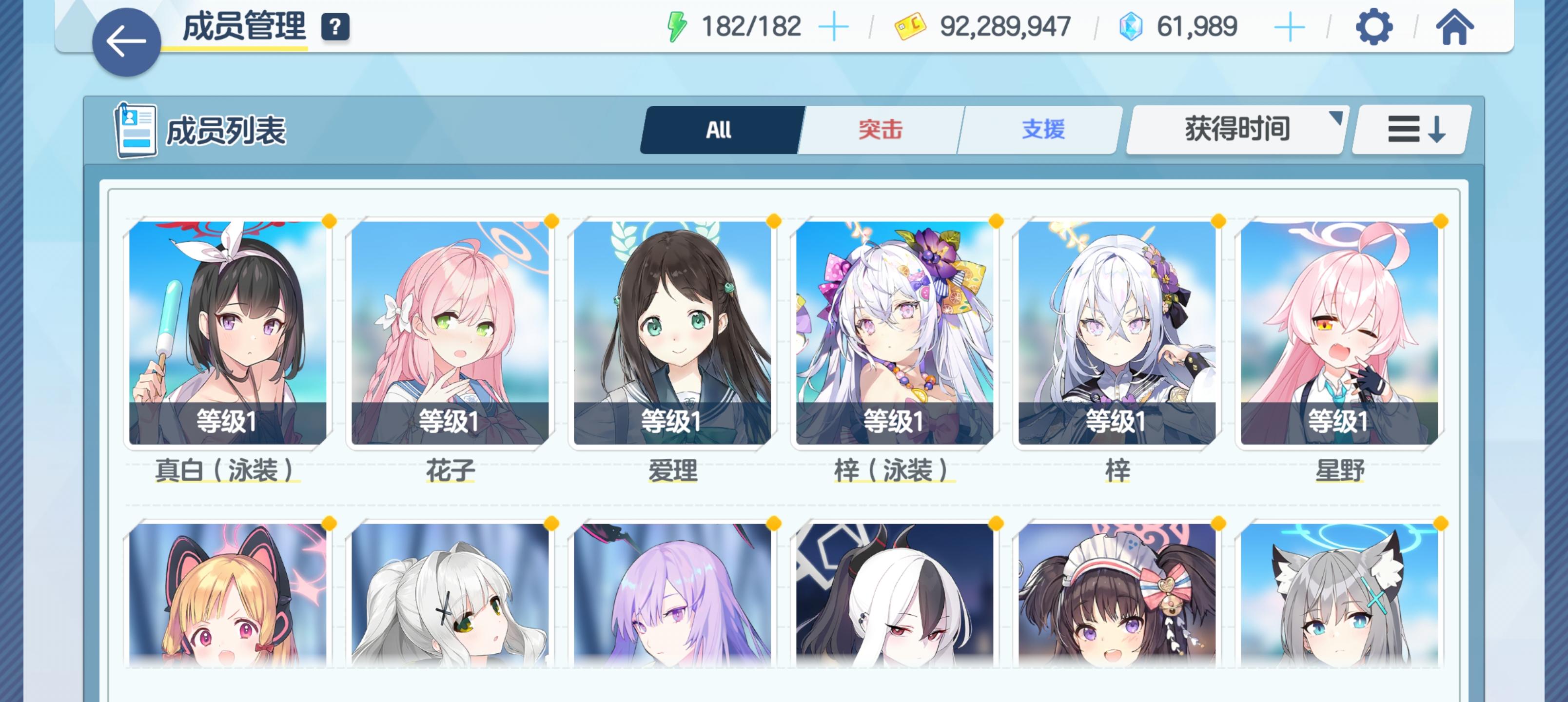
Task: Tap the plus to recharge AP
Action: [x=834, y=25]
